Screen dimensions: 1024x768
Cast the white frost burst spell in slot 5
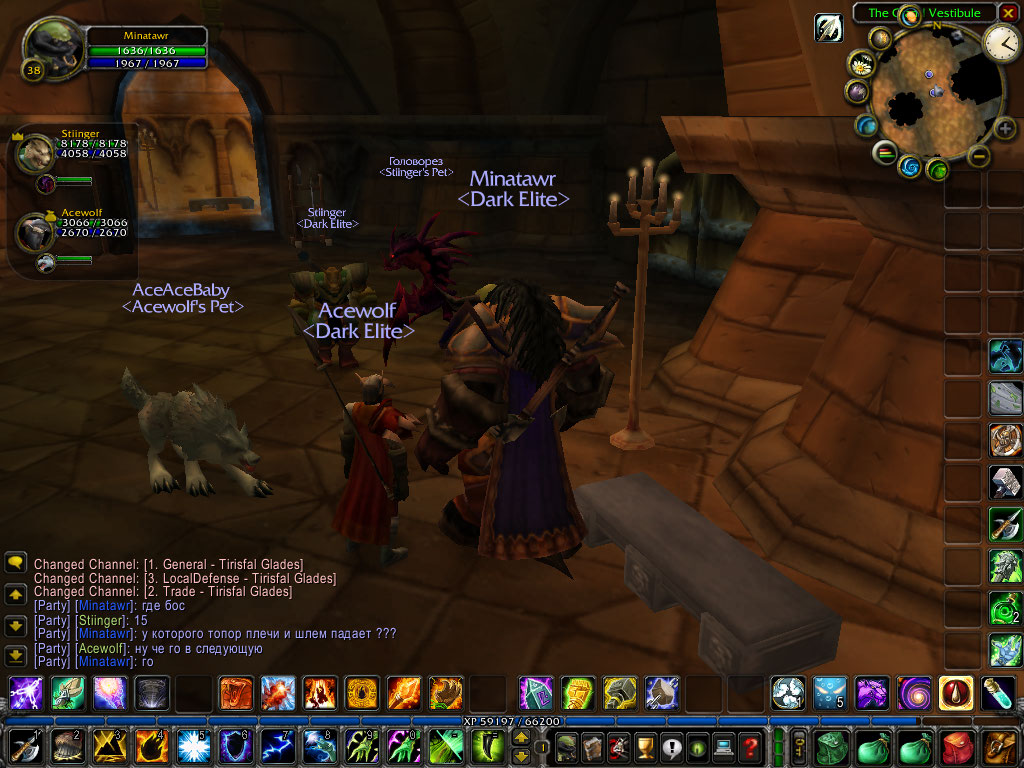point(190,747)
